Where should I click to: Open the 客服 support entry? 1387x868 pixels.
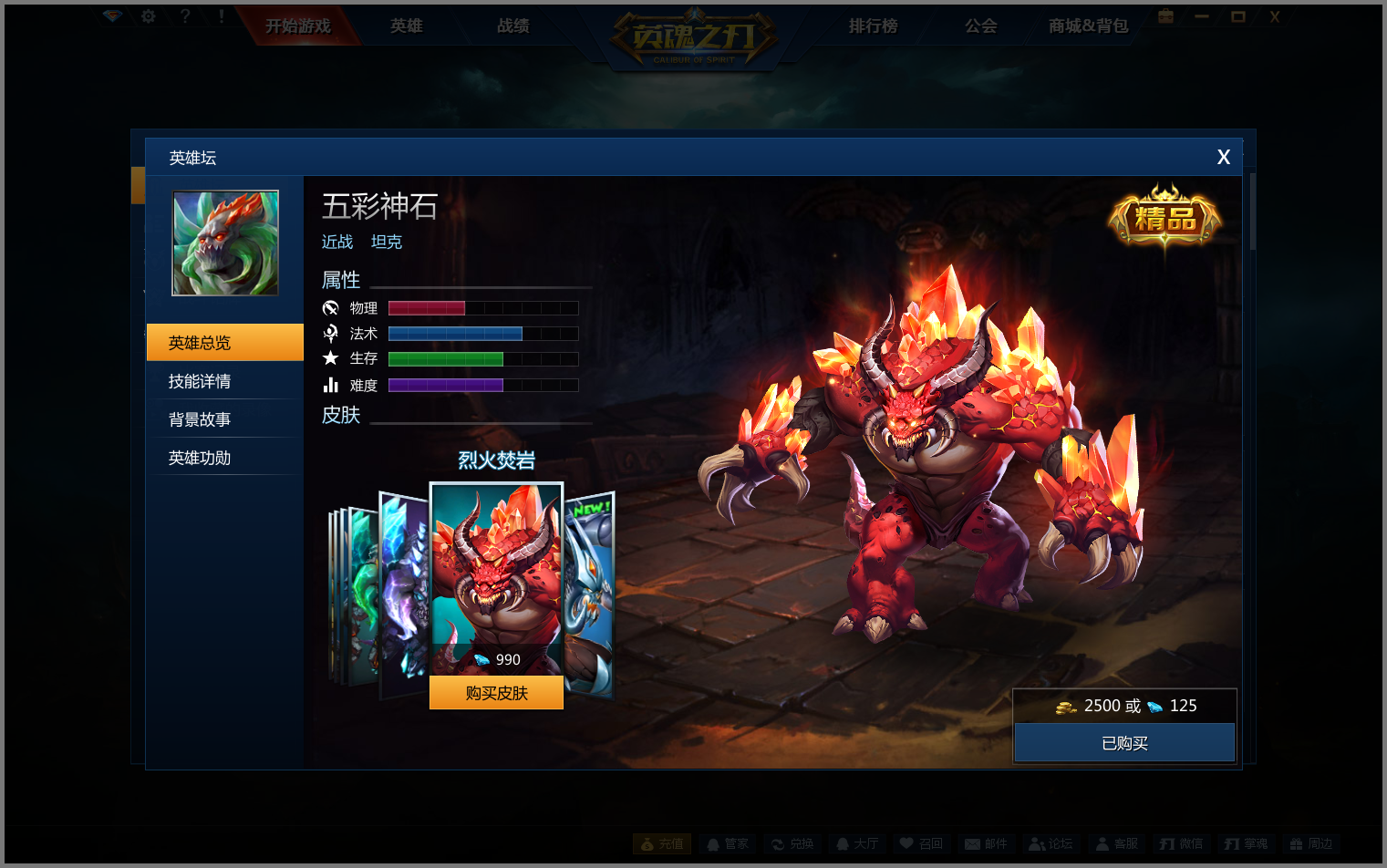pos(1117,844)
